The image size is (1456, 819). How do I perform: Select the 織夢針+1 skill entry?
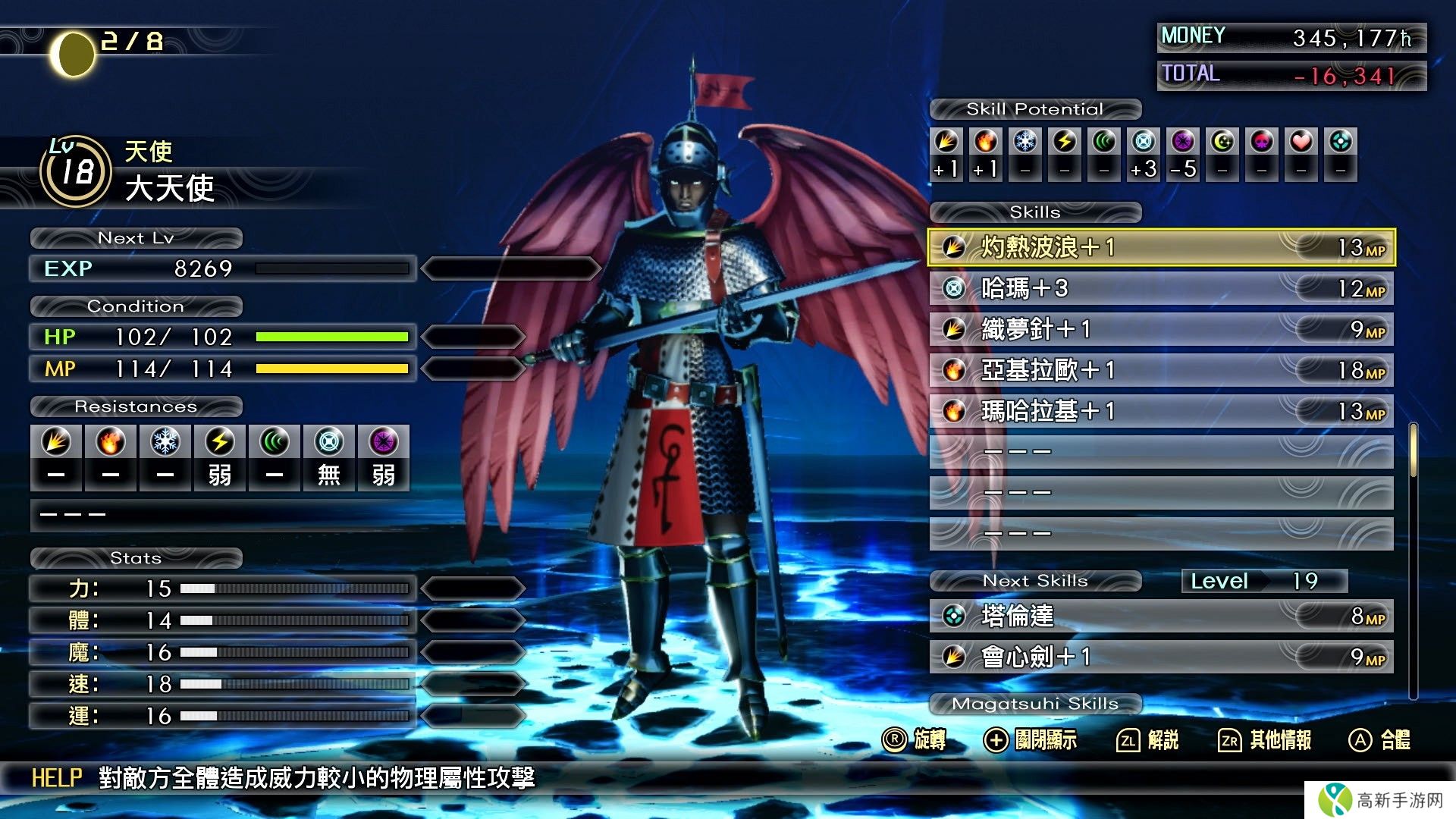(x=1160, y=329)
